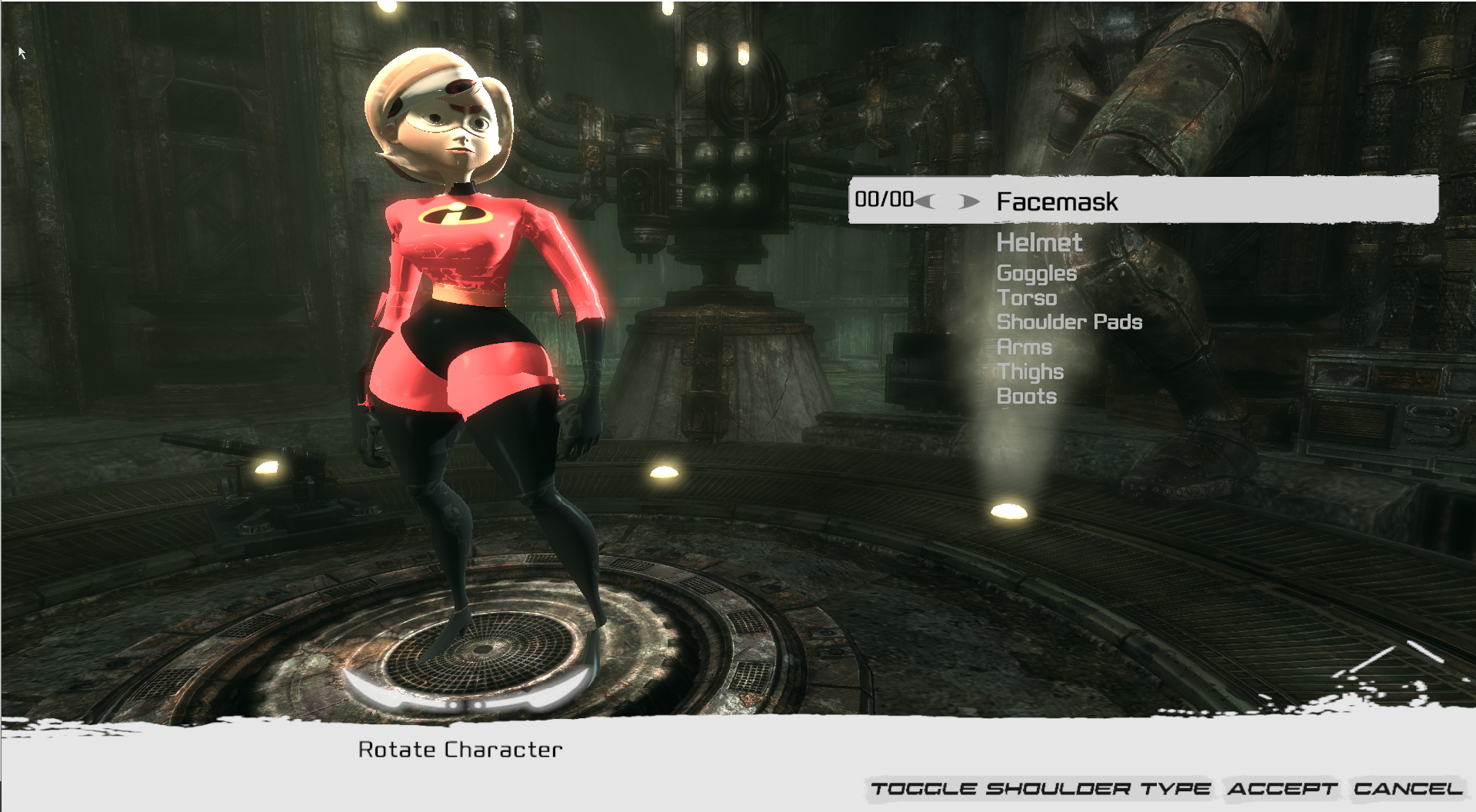1476x812 pixels.
Task: Open the Arms customization entry
Action: (x=1025, y=348)
